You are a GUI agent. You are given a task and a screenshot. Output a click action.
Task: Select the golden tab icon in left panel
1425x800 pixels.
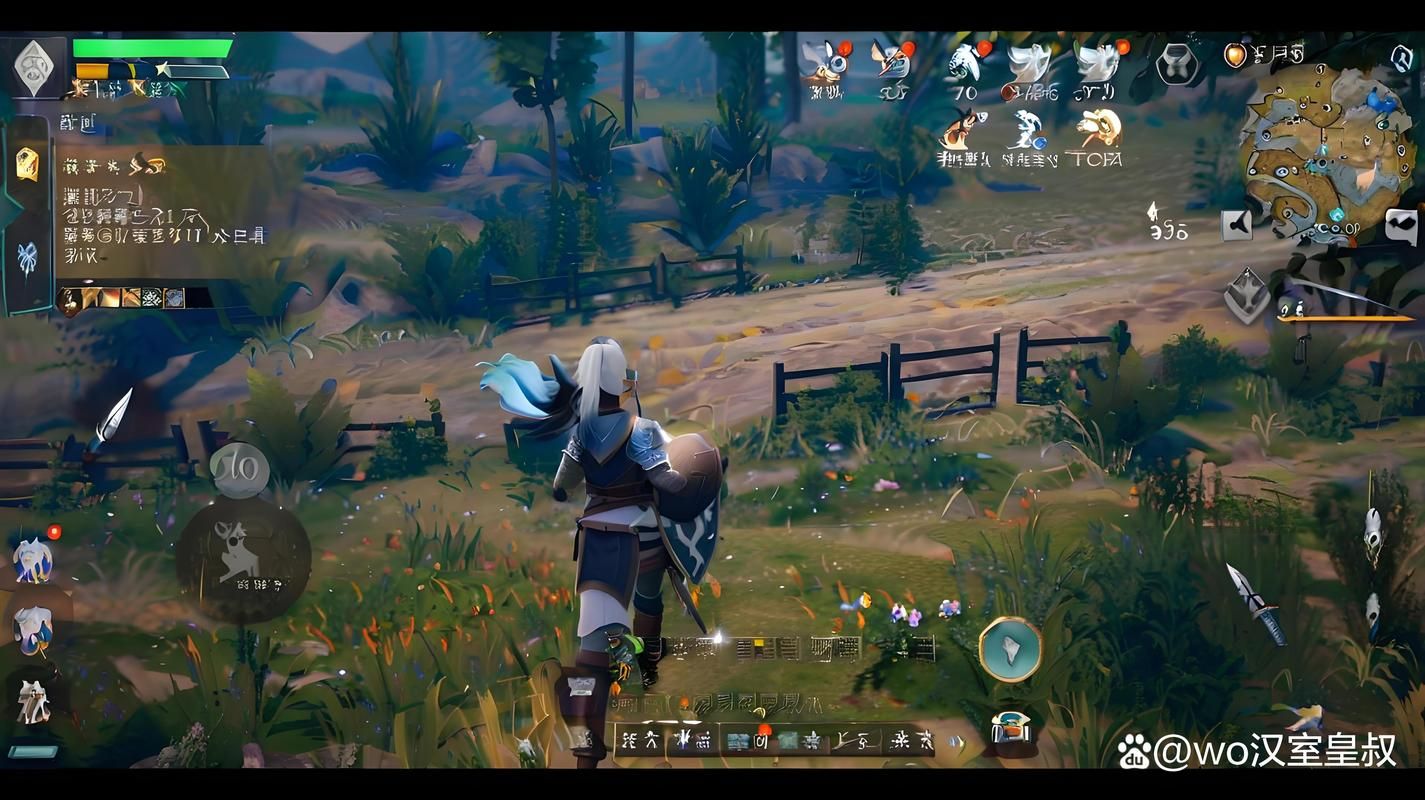coord(27,163)
